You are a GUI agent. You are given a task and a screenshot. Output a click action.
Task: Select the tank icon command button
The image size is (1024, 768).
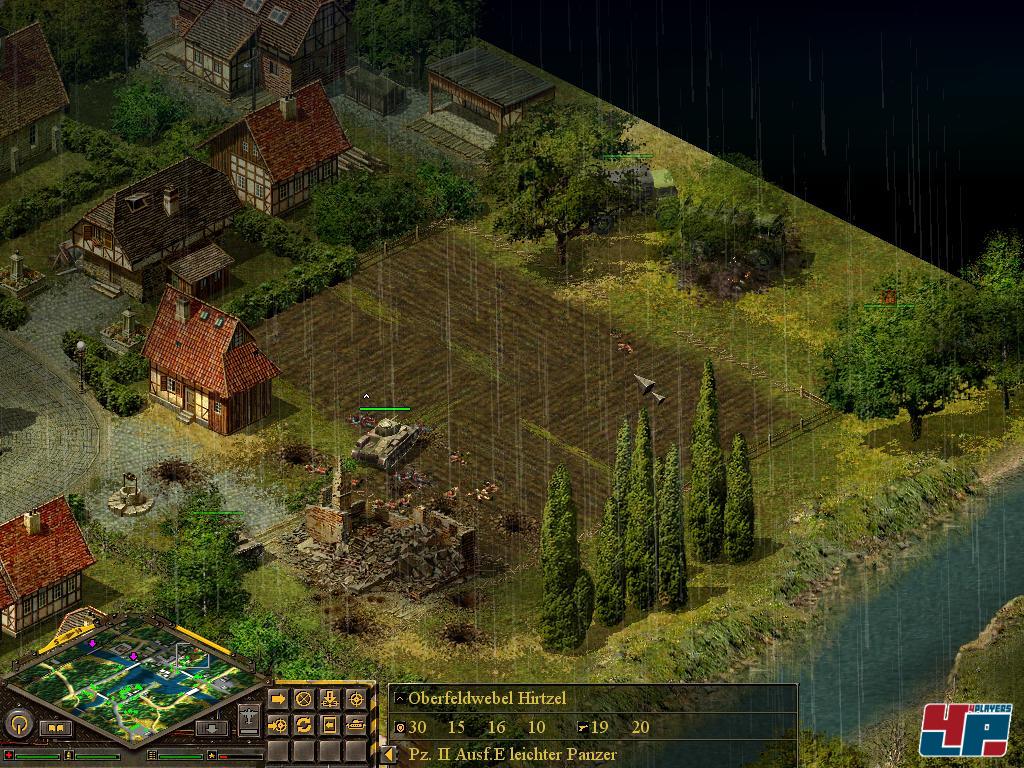coord(356,724)
